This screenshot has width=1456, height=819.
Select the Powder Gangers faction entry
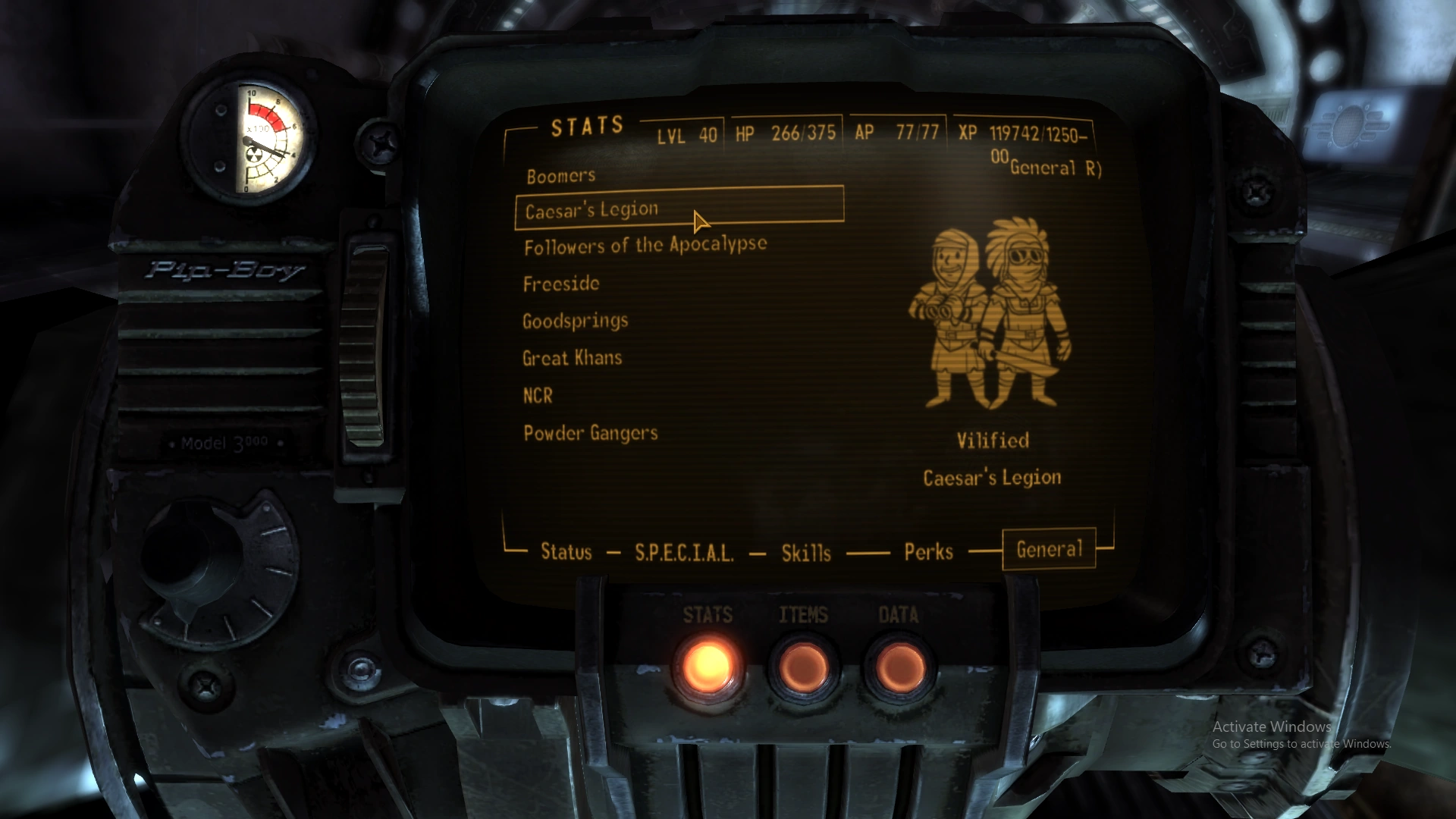(591, 433)
